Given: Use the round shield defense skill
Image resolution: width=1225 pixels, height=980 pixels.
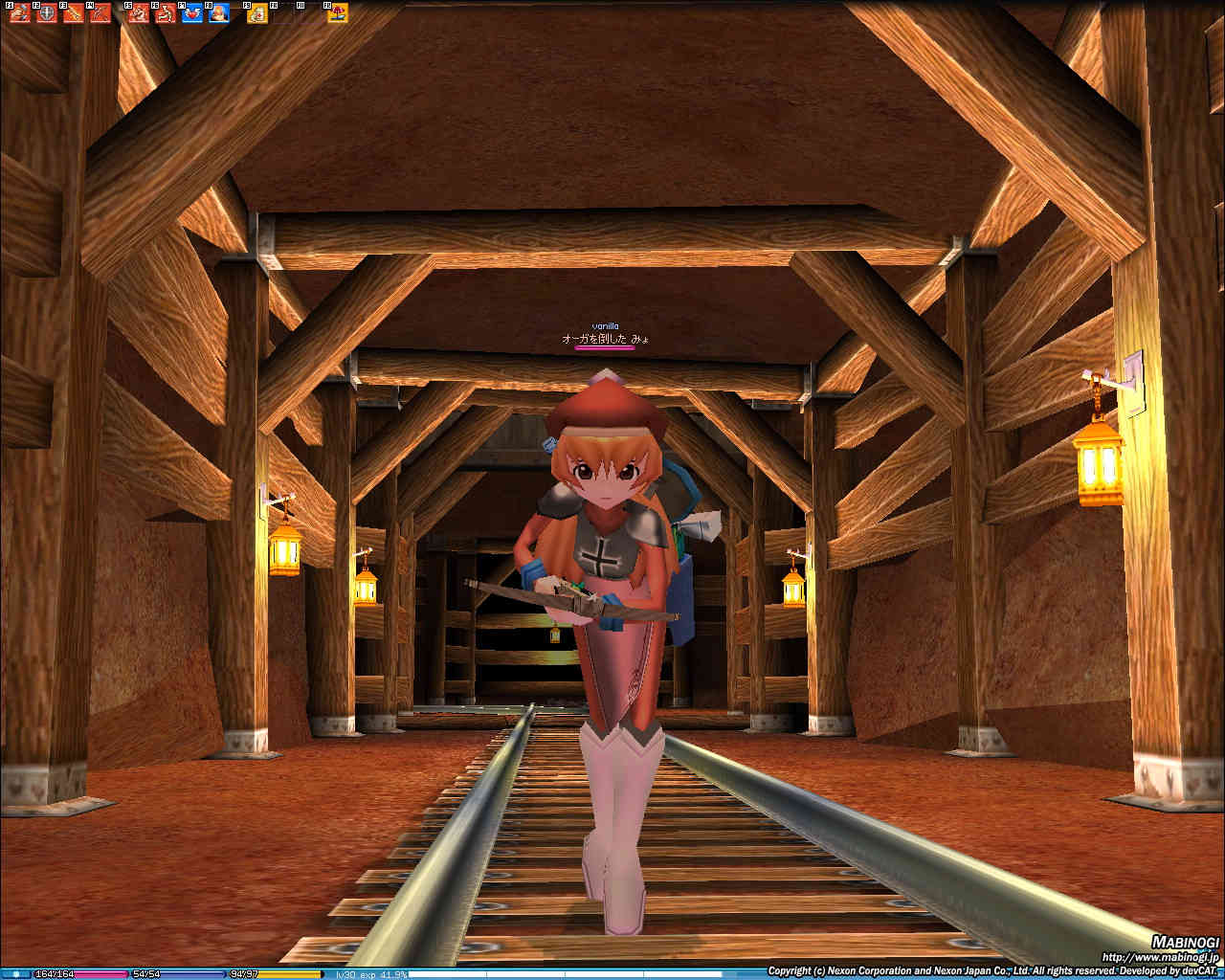Looking at the screenshot, I should pos(47,13).
